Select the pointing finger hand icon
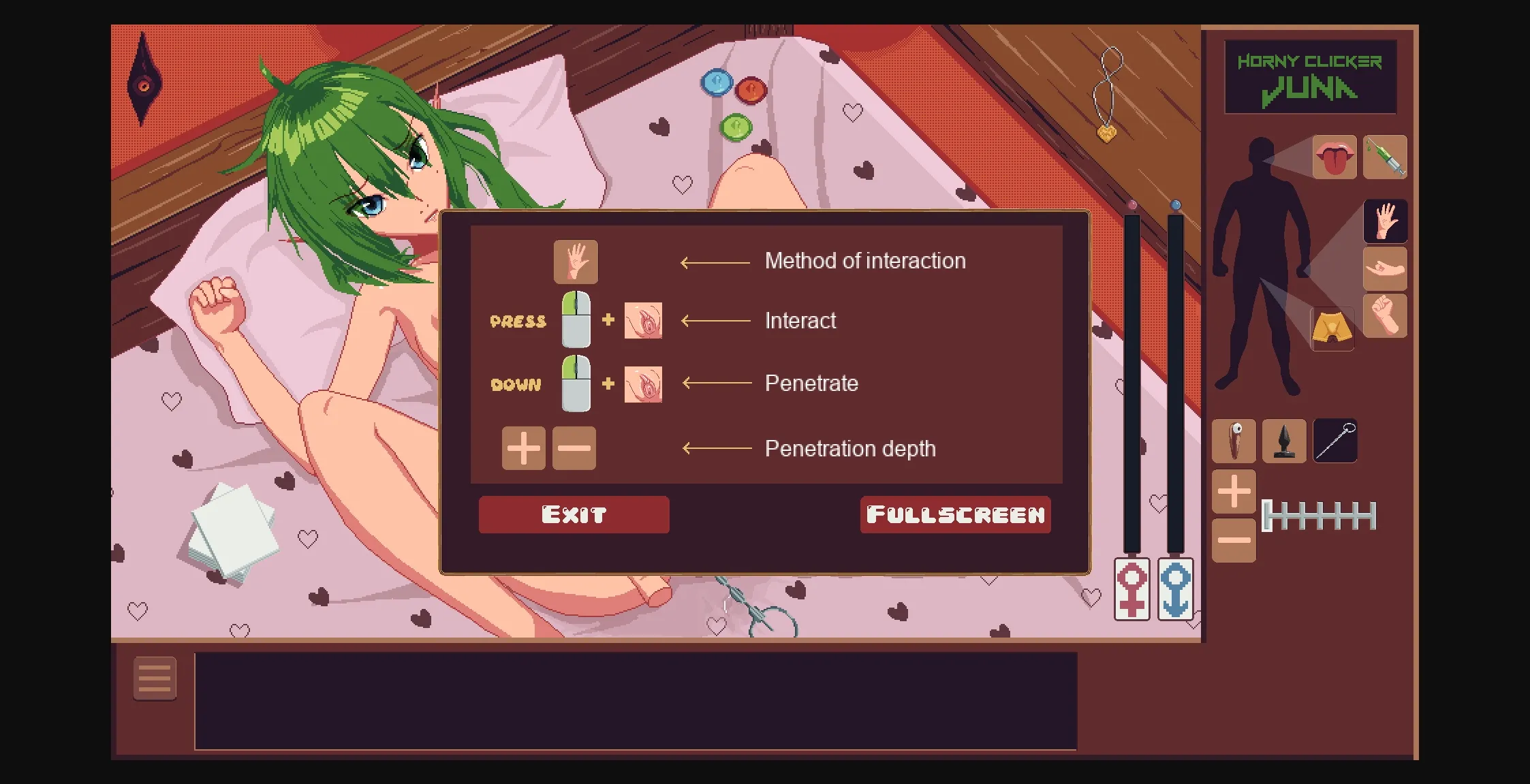 1386,268
